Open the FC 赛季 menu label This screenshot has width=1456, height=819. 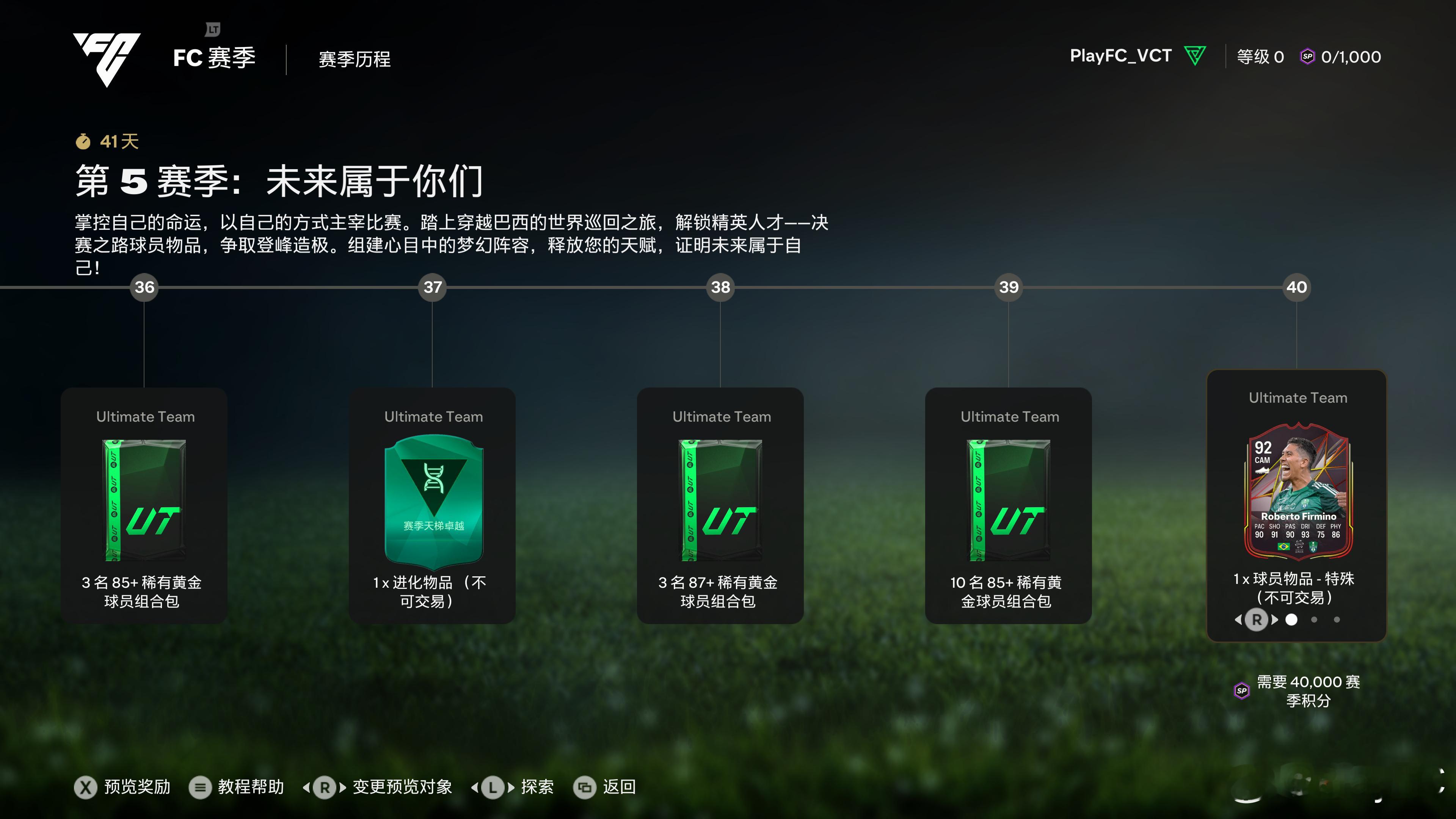pos(215,58)
